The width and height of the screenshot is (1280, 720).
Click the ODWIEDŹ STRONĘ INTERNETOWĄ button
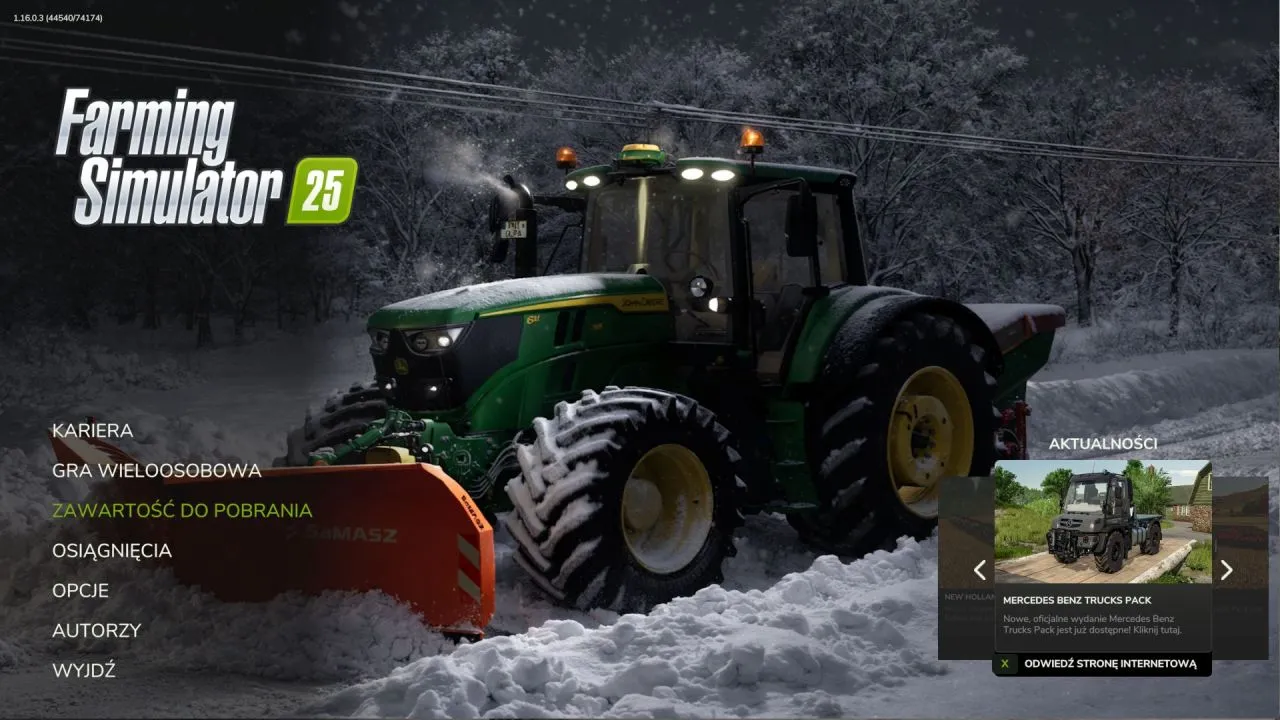(x=1110, y=662)
